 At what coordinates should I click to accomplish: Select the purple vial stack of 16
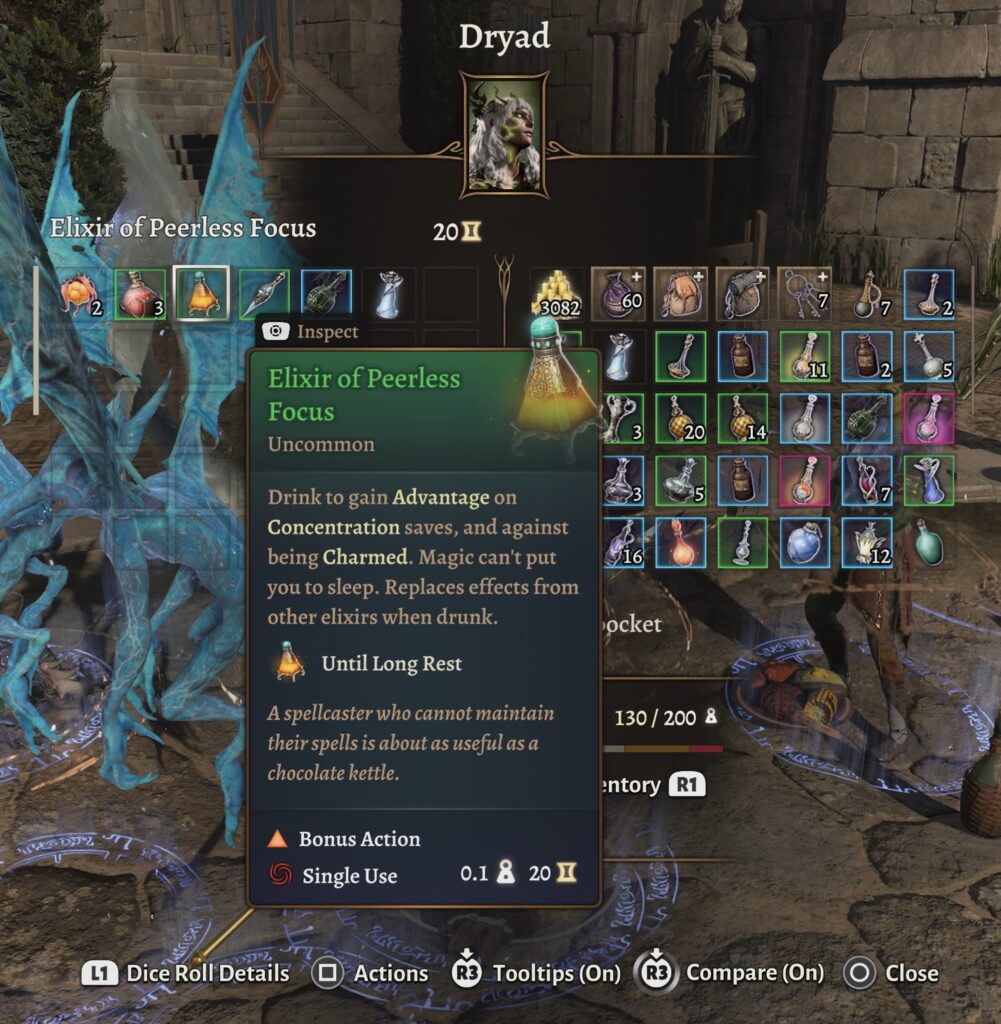coord(619,542)
